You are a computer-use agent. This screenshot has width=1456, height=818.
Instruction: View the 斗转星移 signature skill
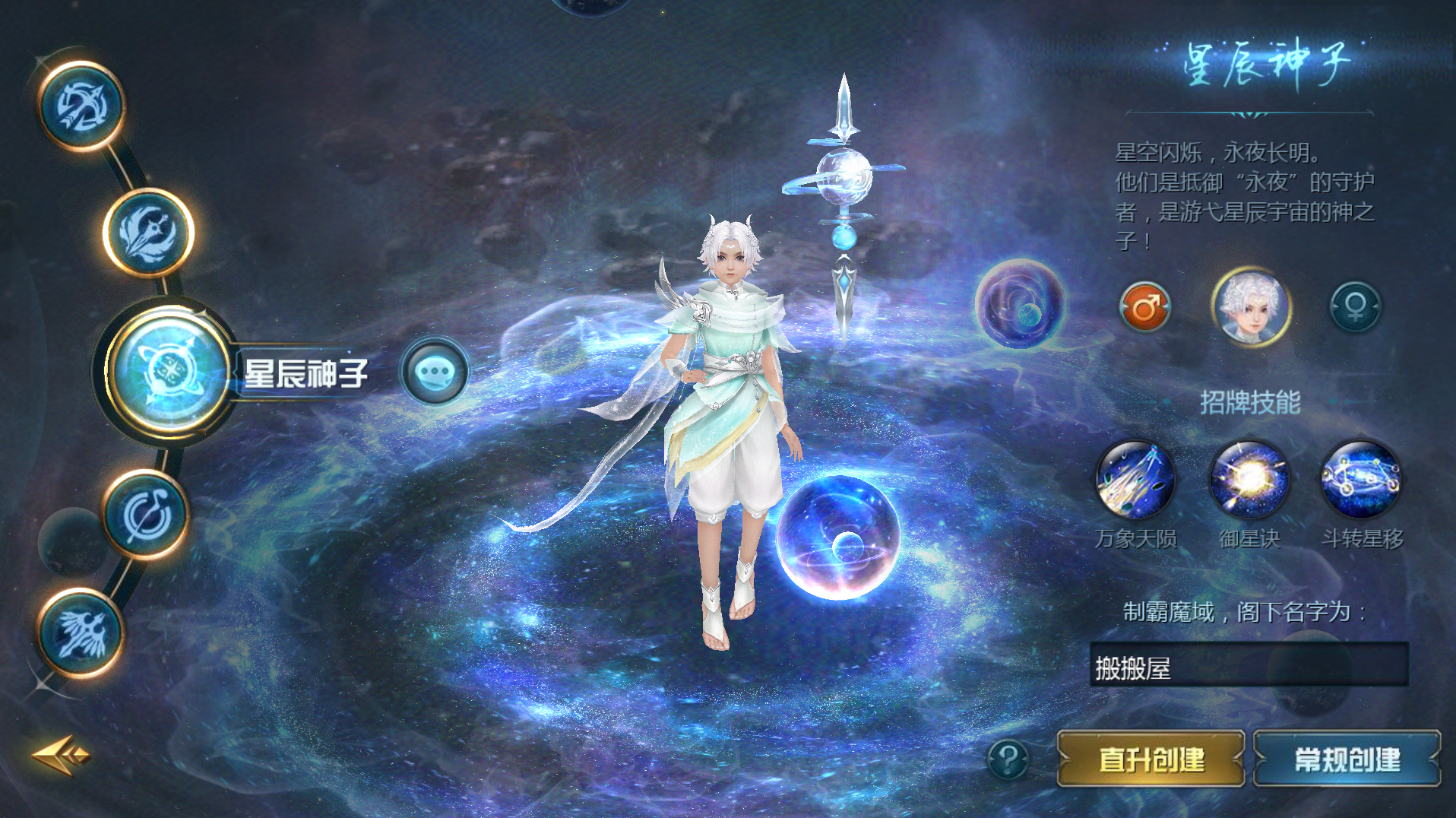[1362, 480]
